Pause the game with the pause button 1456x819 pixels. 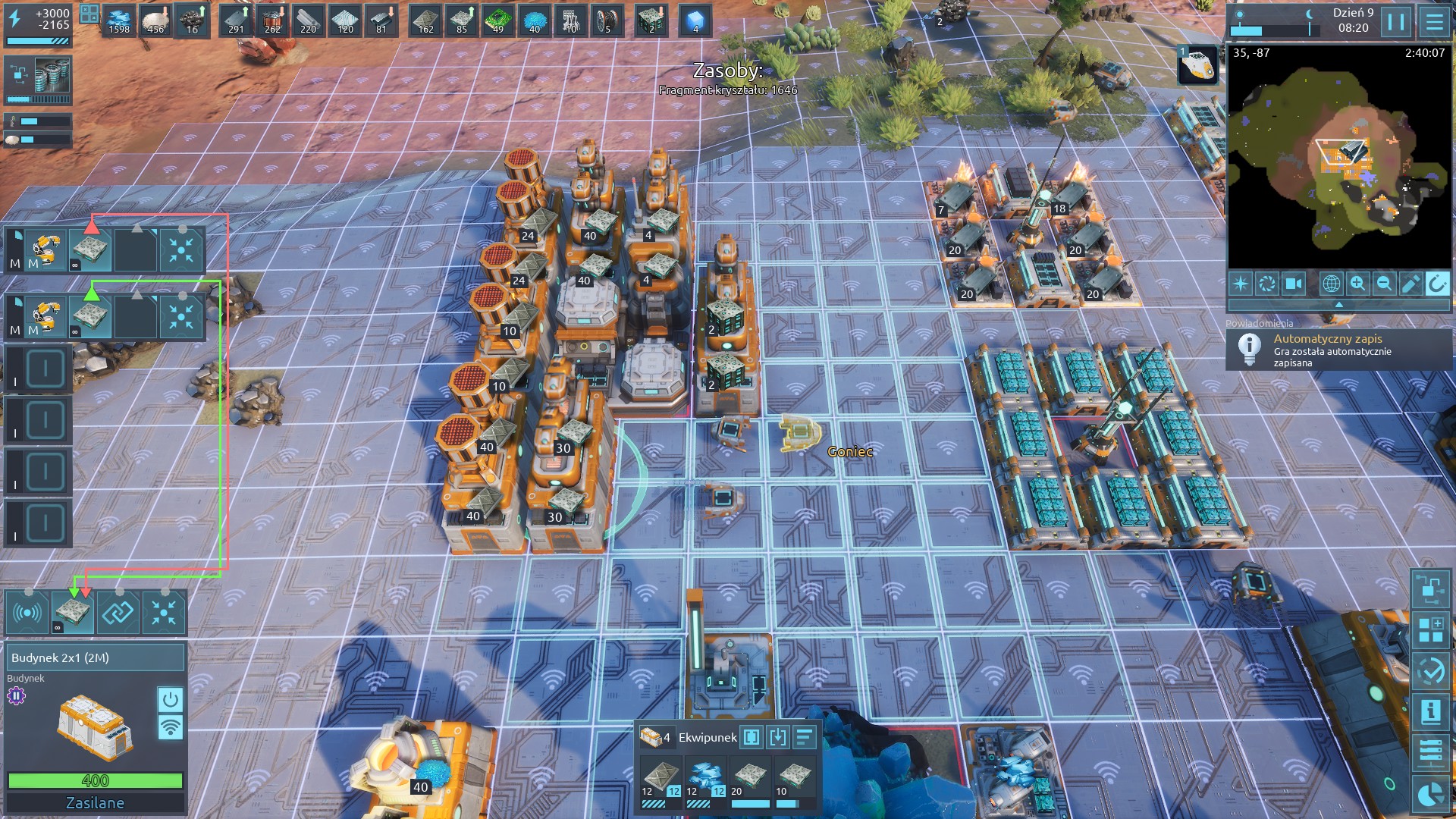tap(1396, 21)
